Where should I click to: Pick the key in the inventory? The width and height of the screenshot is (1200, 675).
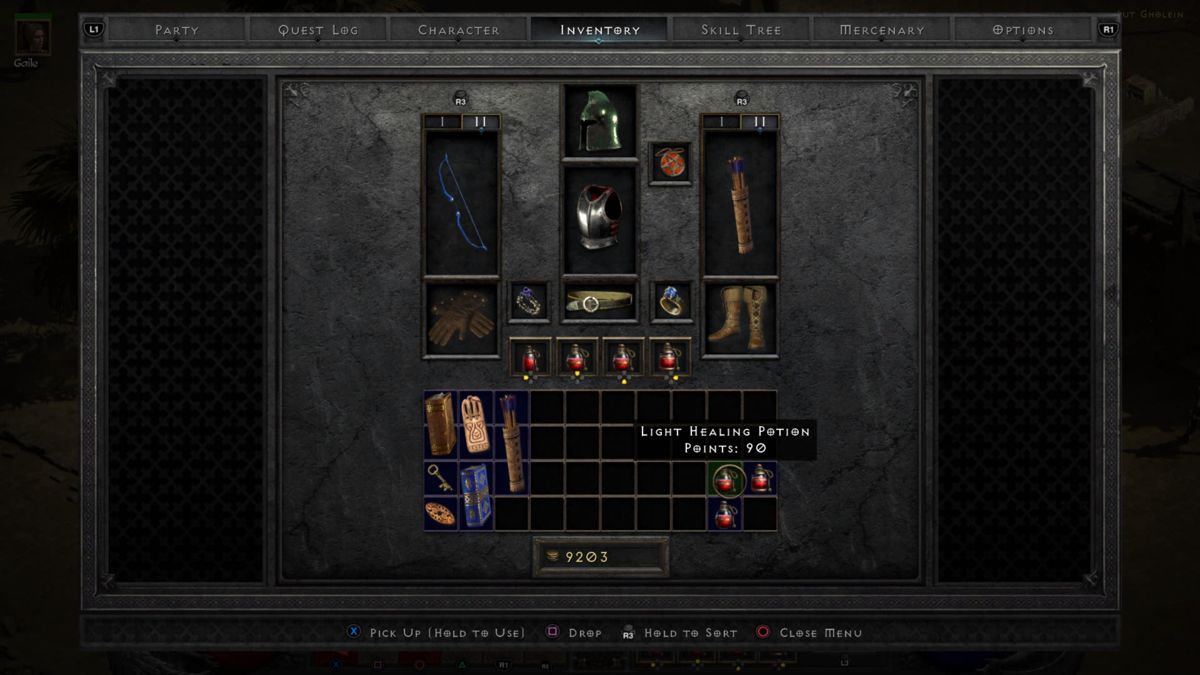(x=440, y=478)
